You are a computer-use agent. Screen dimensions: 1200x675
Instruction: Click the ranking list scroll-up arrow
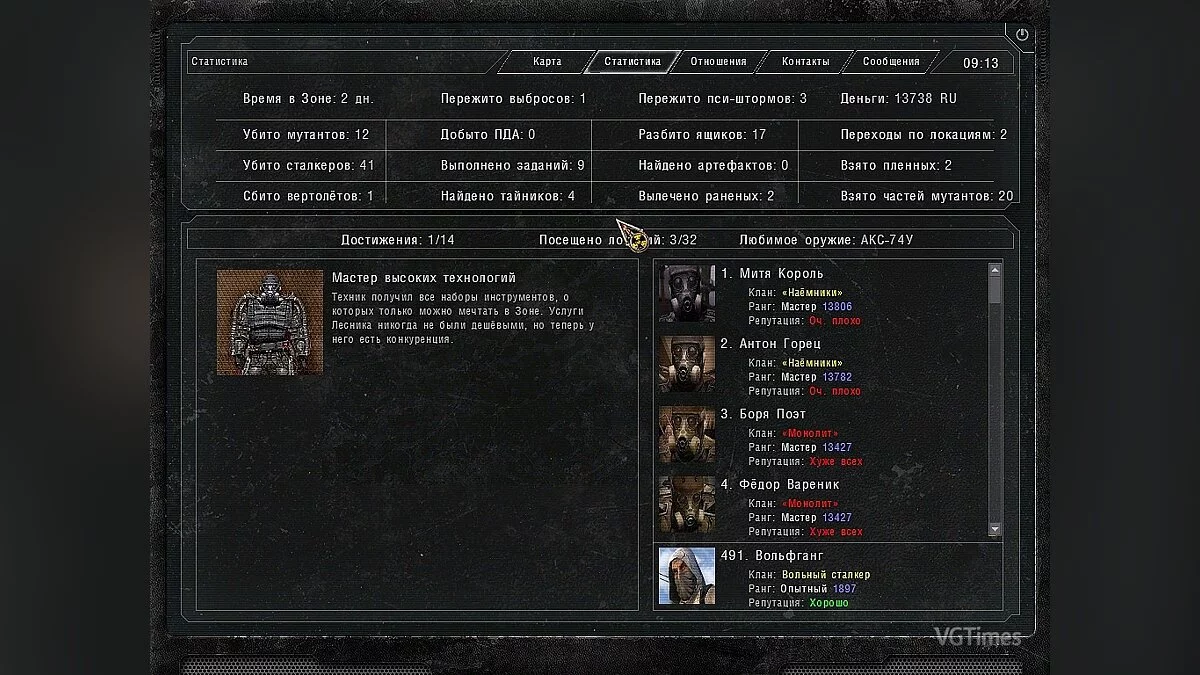tap(995, 270)
